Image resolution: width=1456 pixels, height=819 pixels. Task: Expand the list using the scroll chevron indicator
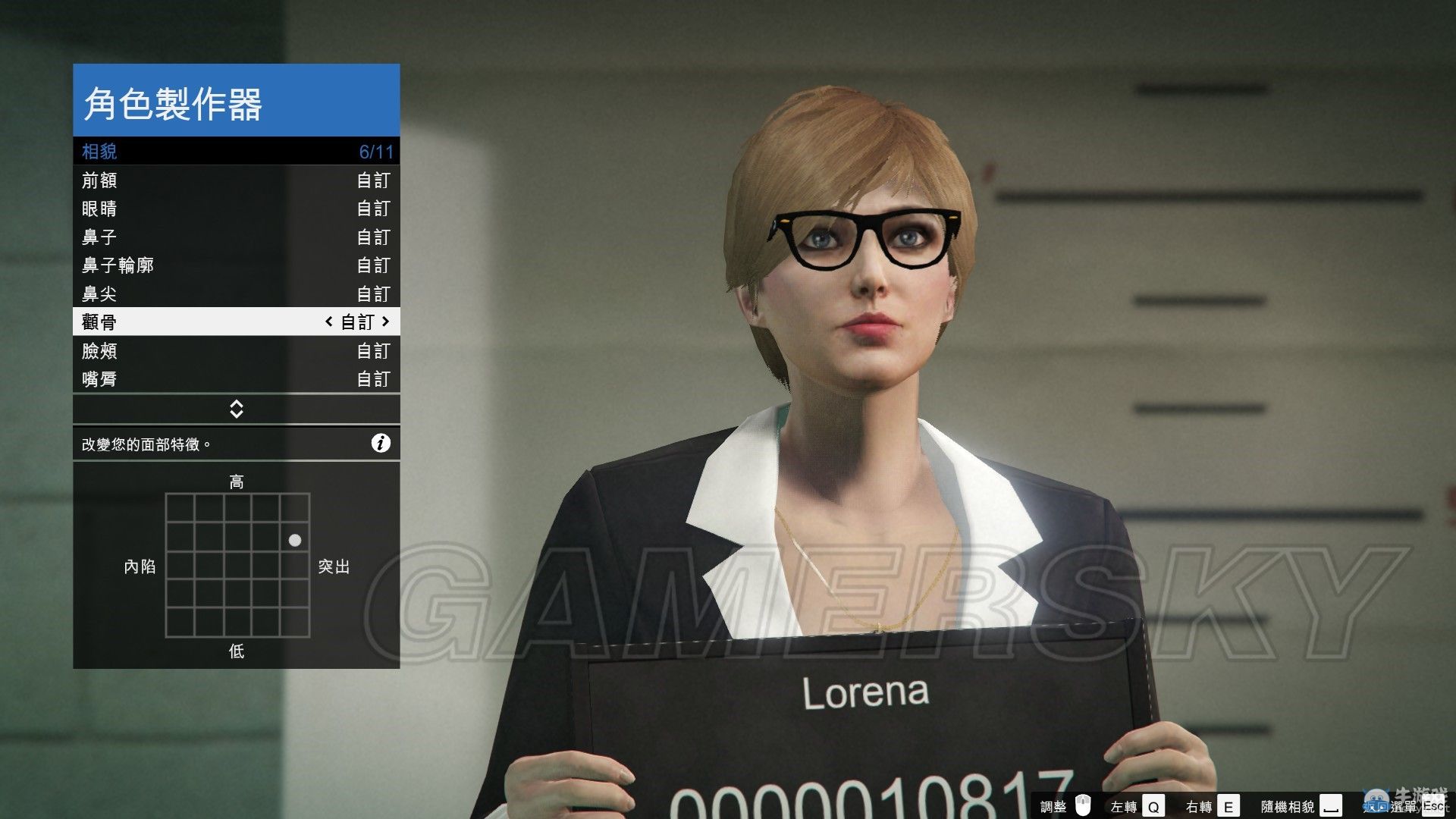click(236, 409)
